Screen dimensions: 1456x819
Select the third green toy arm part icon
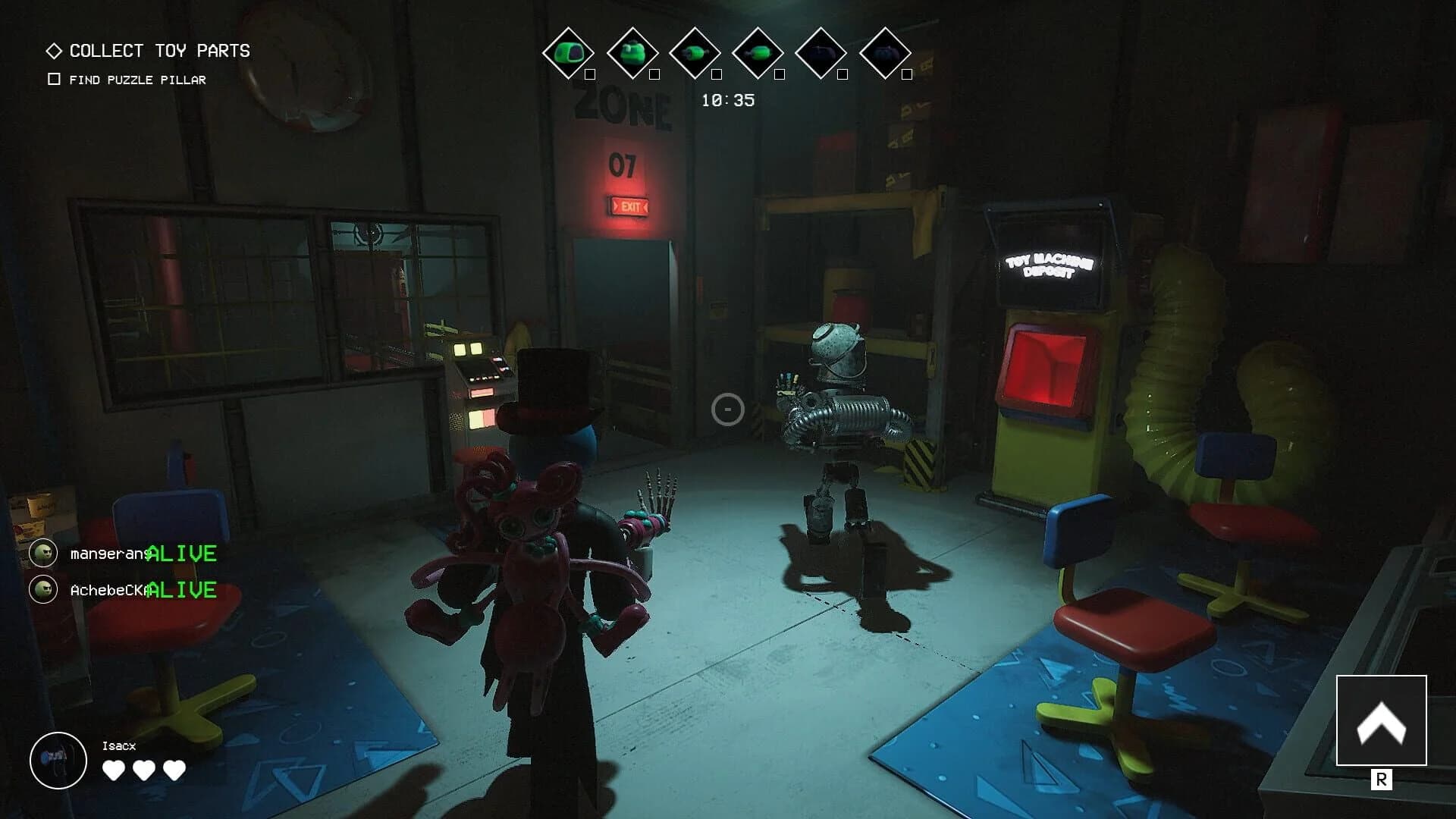[x=695, y=52]
